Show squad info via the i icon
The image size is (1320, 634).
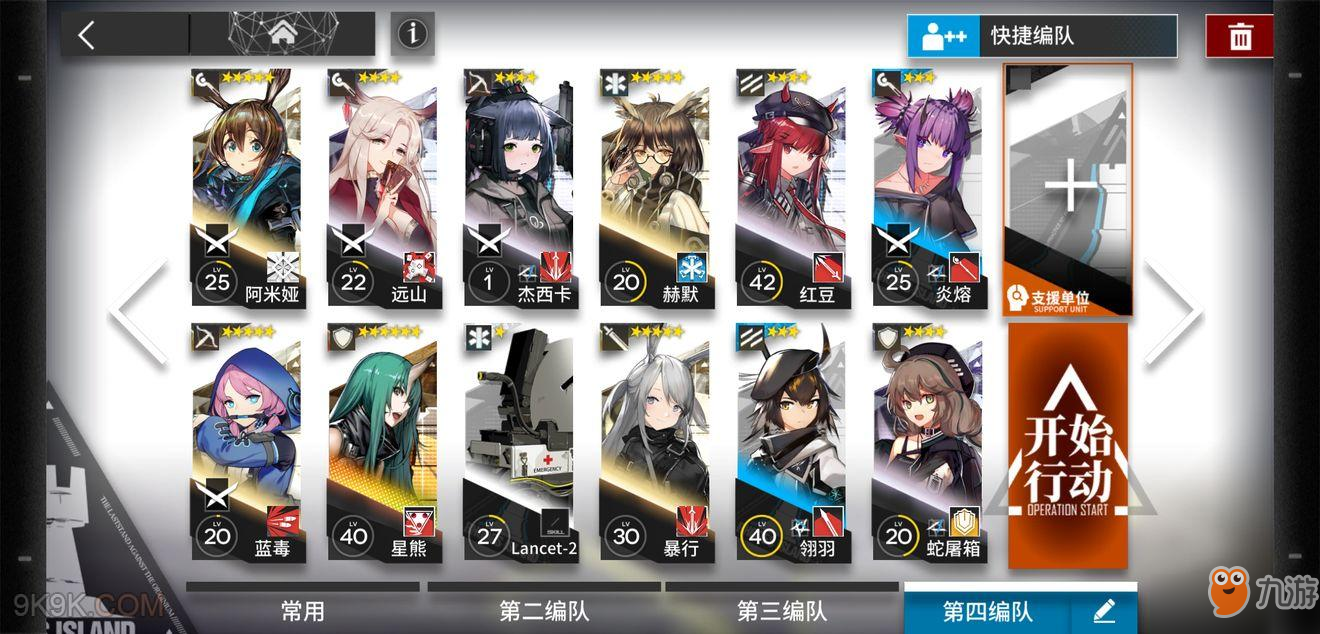tap(412, 35)
